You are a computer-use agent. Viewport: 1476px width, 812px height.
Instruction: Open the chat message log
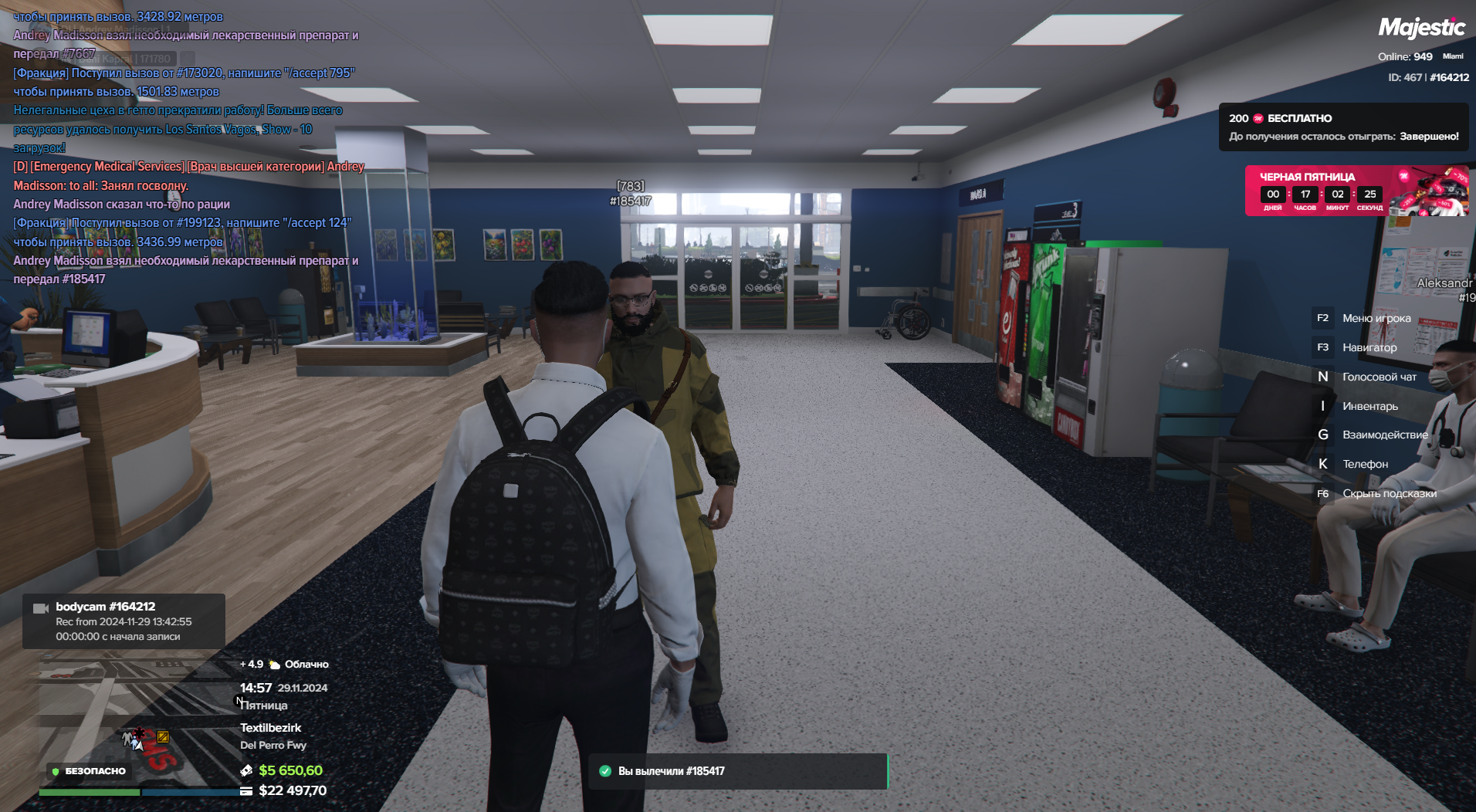click(185, 147)
